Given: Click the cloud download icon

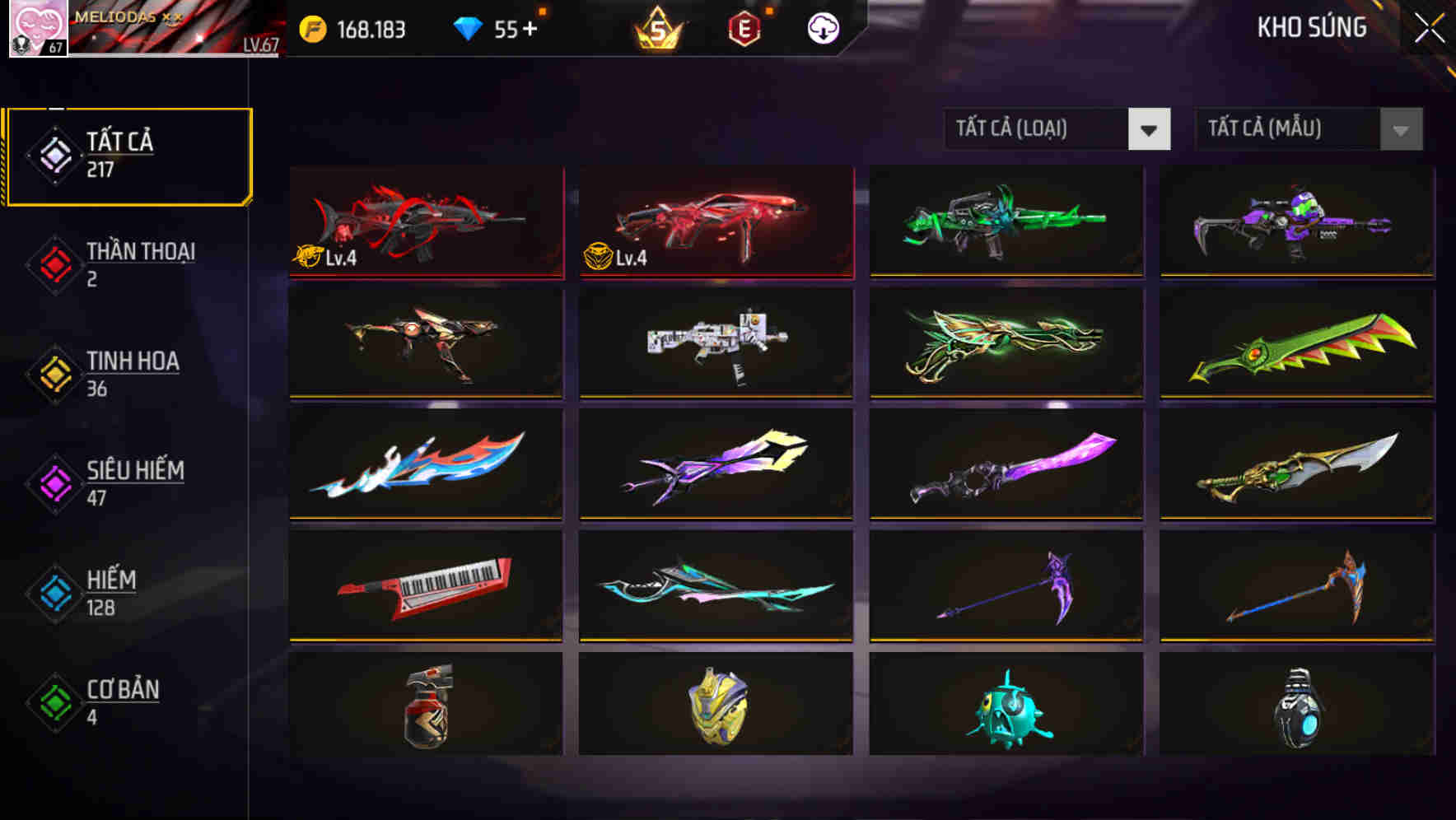Looking at the screenshot, I should point(822,27).
